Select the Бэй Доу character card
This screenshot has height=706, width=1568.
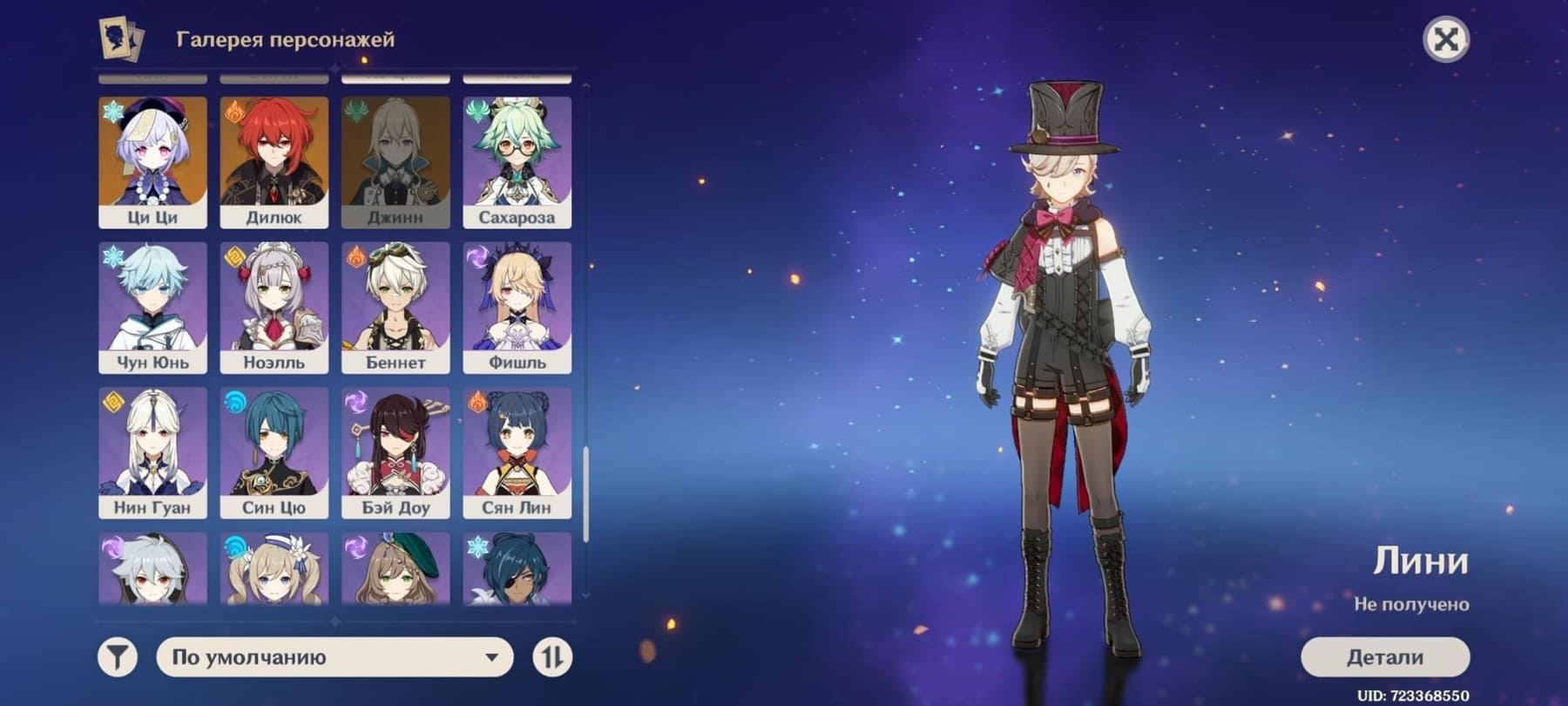pos(395,453)
